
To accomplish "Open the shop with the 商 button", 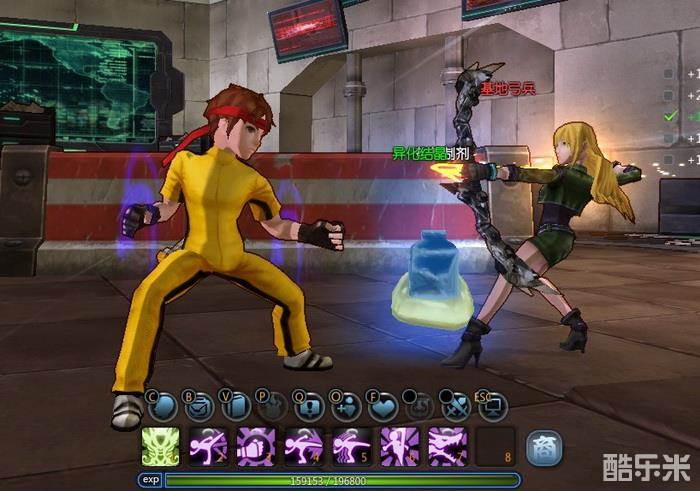I will (x=544, y=446).
